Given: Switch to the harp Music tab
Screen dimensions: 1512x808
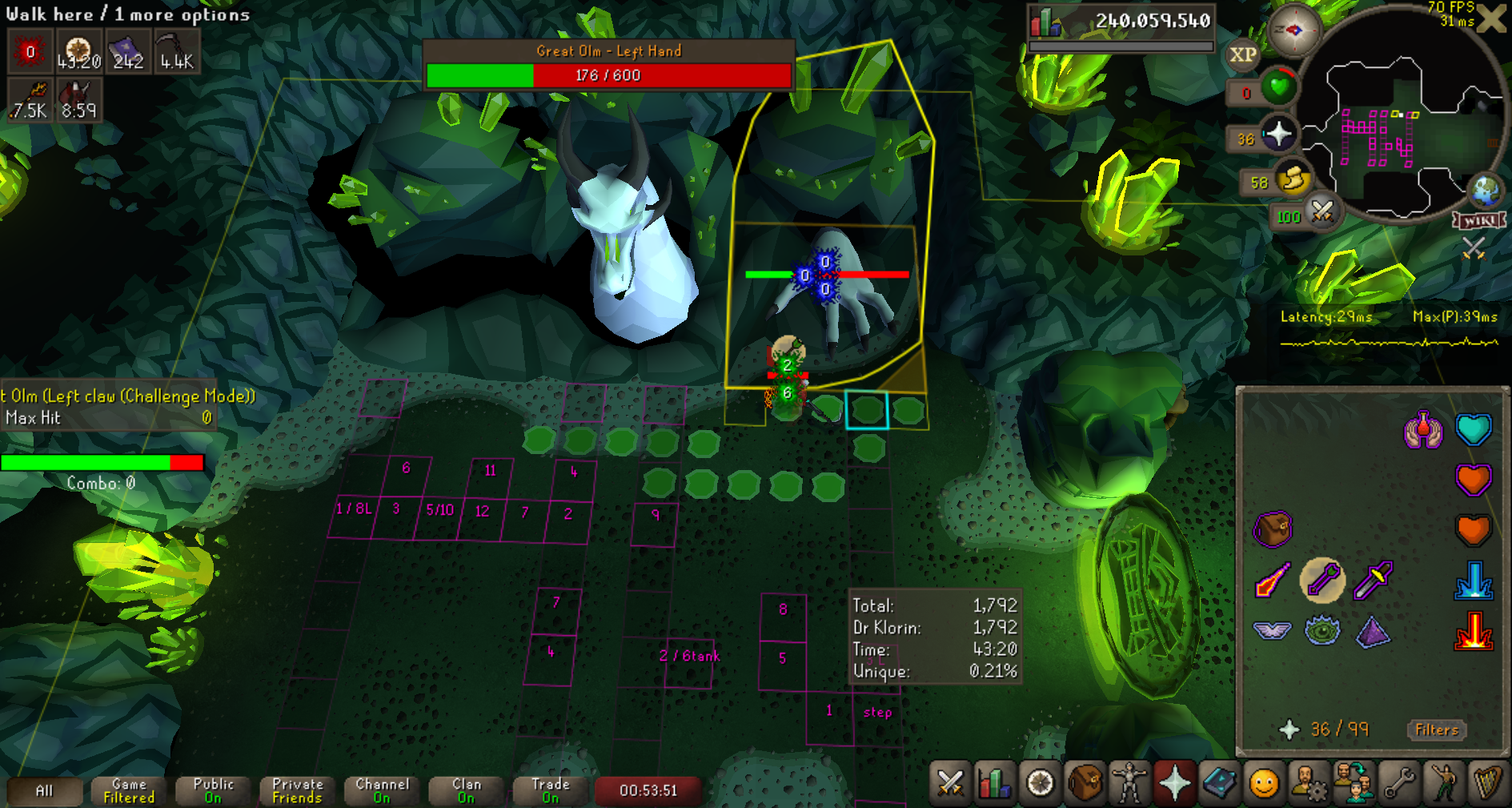Looking at the screenshot, I should click(x=1487, y=782).
